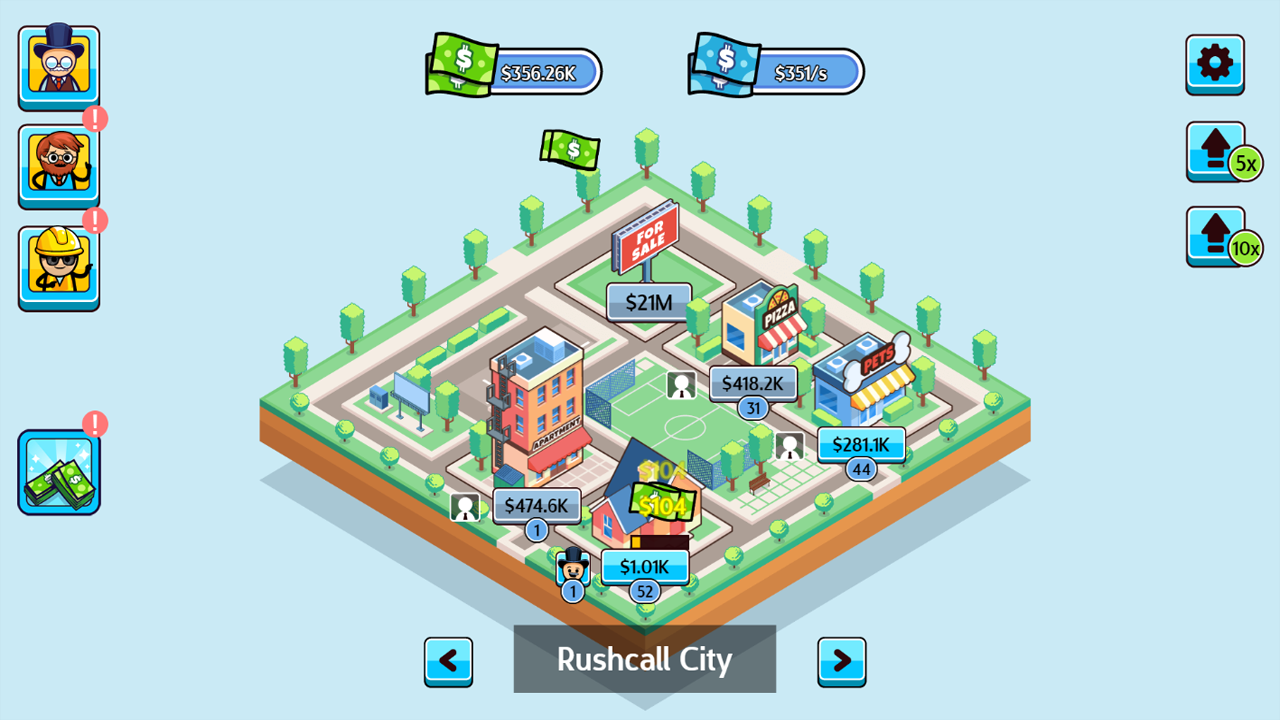Screen dimensions: 1280x720
Task: Open the settings gear
Action: pos(1215,64)
